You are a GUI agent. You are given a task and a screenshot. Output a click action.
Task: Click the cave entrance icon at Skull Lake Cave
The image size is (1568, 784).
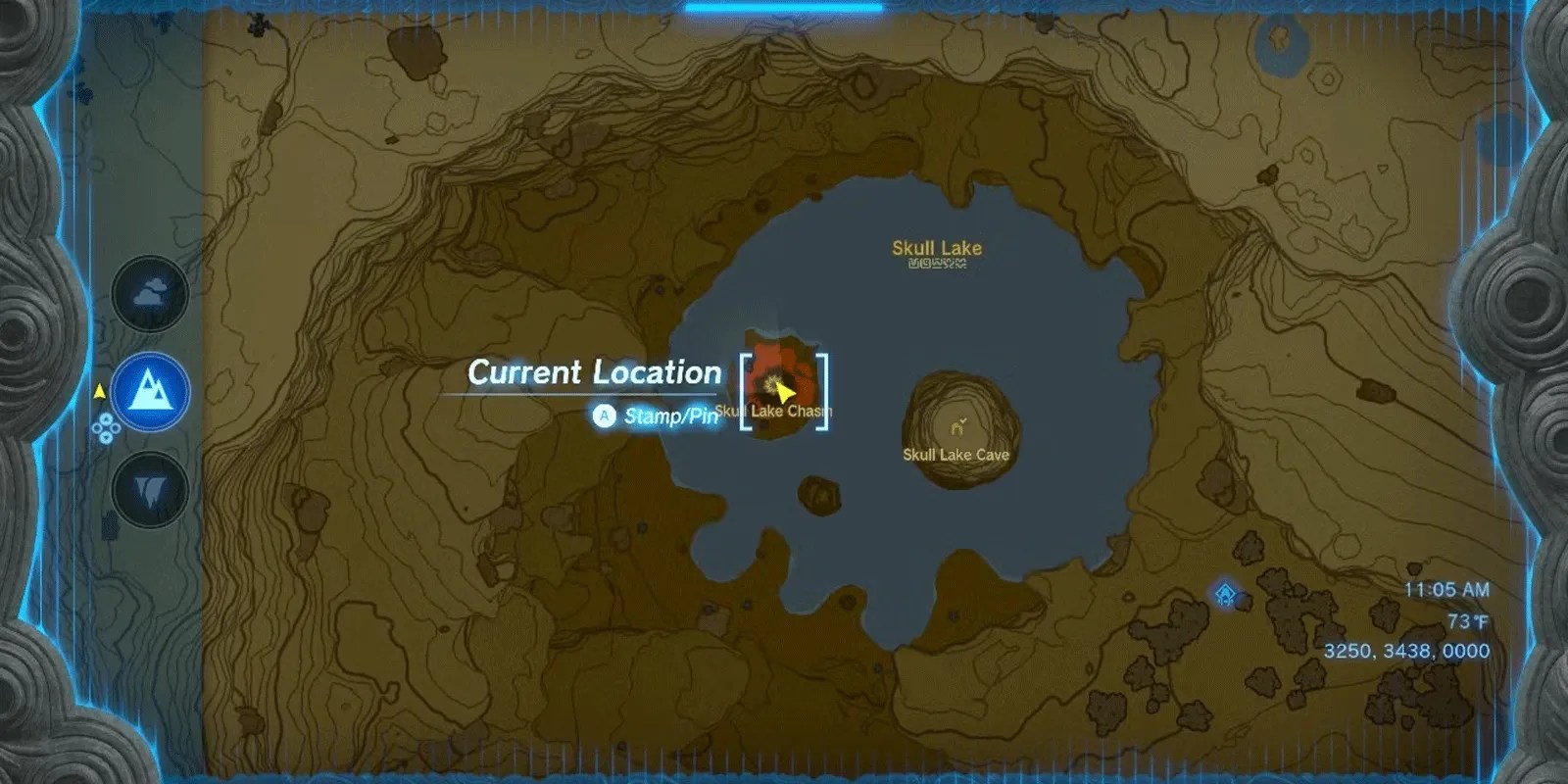point(958,429)
